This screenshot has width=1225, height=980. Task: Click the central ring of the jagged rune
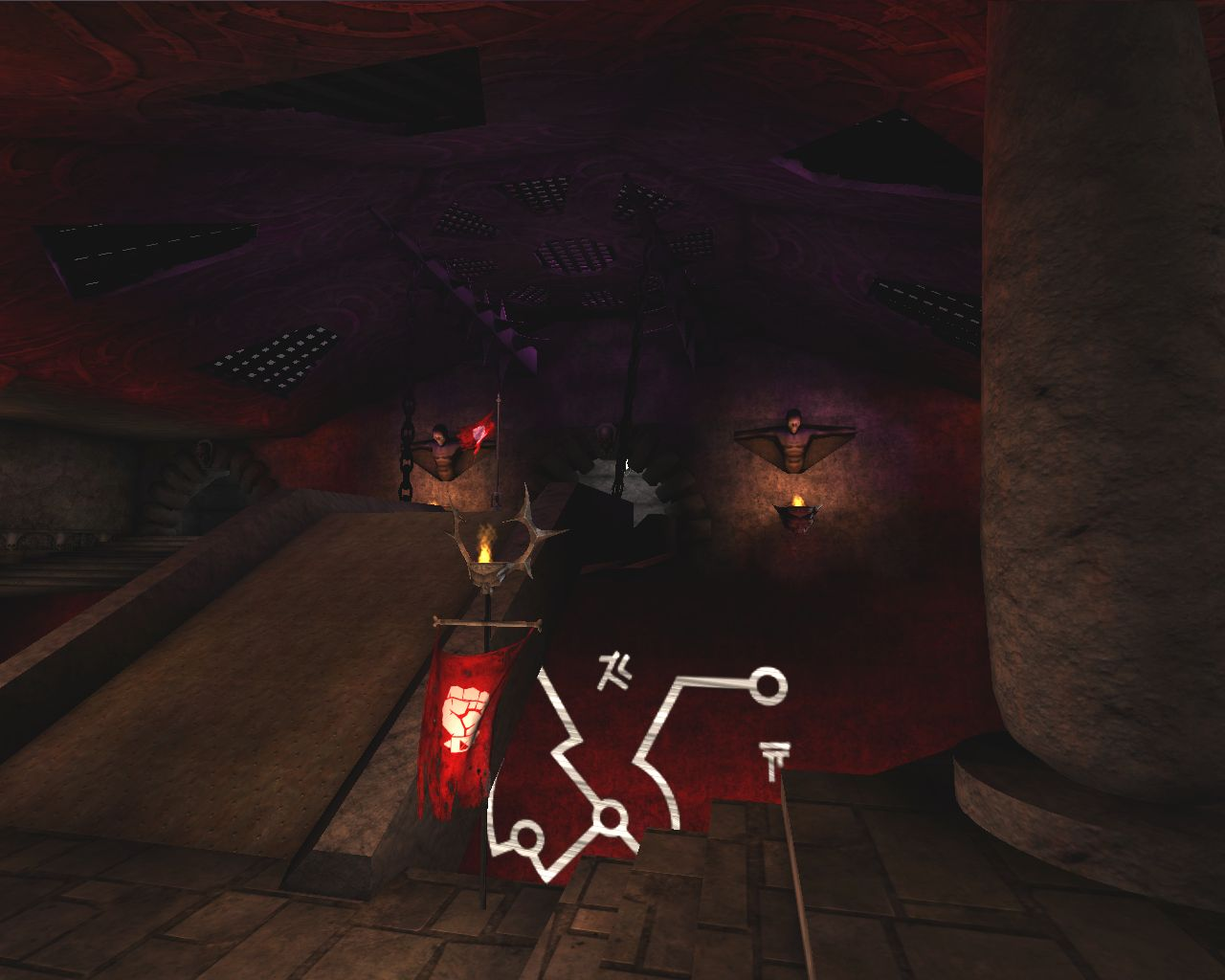click(611, 816)
